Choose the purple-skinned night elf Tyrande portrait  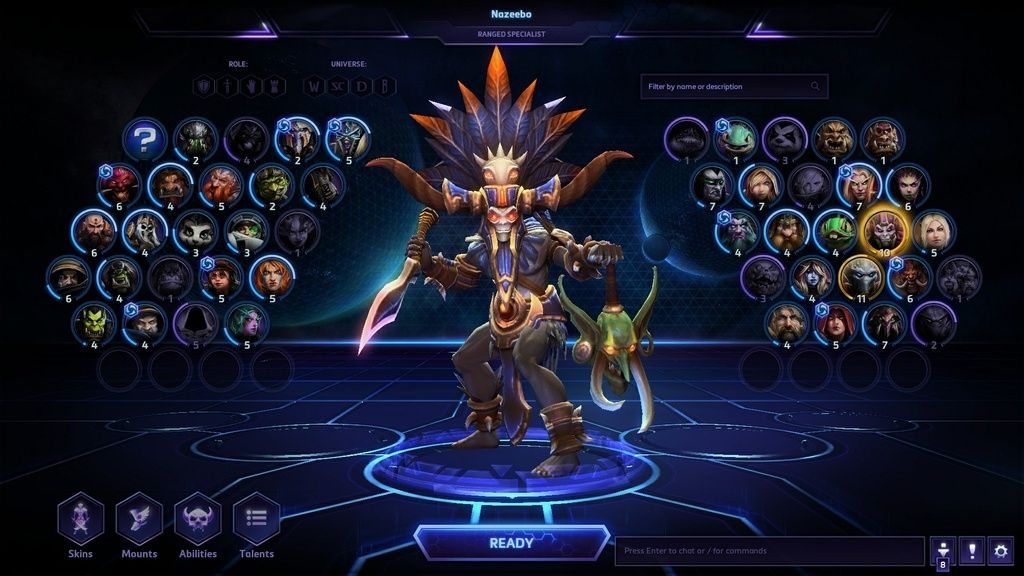point(246,322)
